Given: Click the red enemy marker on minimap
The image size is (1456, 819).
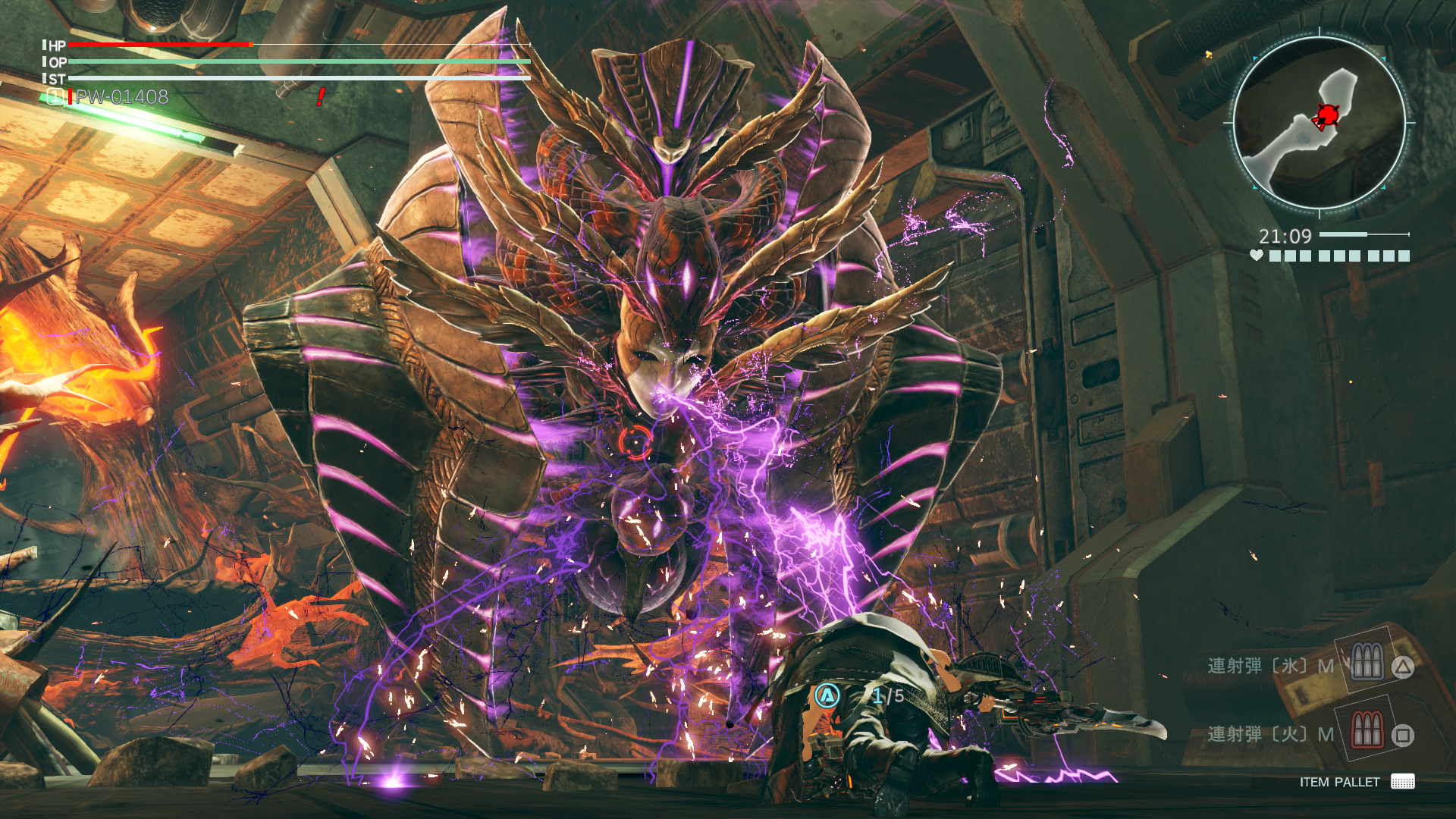Looking at the screenshot, I should (x=1326, y=115).
